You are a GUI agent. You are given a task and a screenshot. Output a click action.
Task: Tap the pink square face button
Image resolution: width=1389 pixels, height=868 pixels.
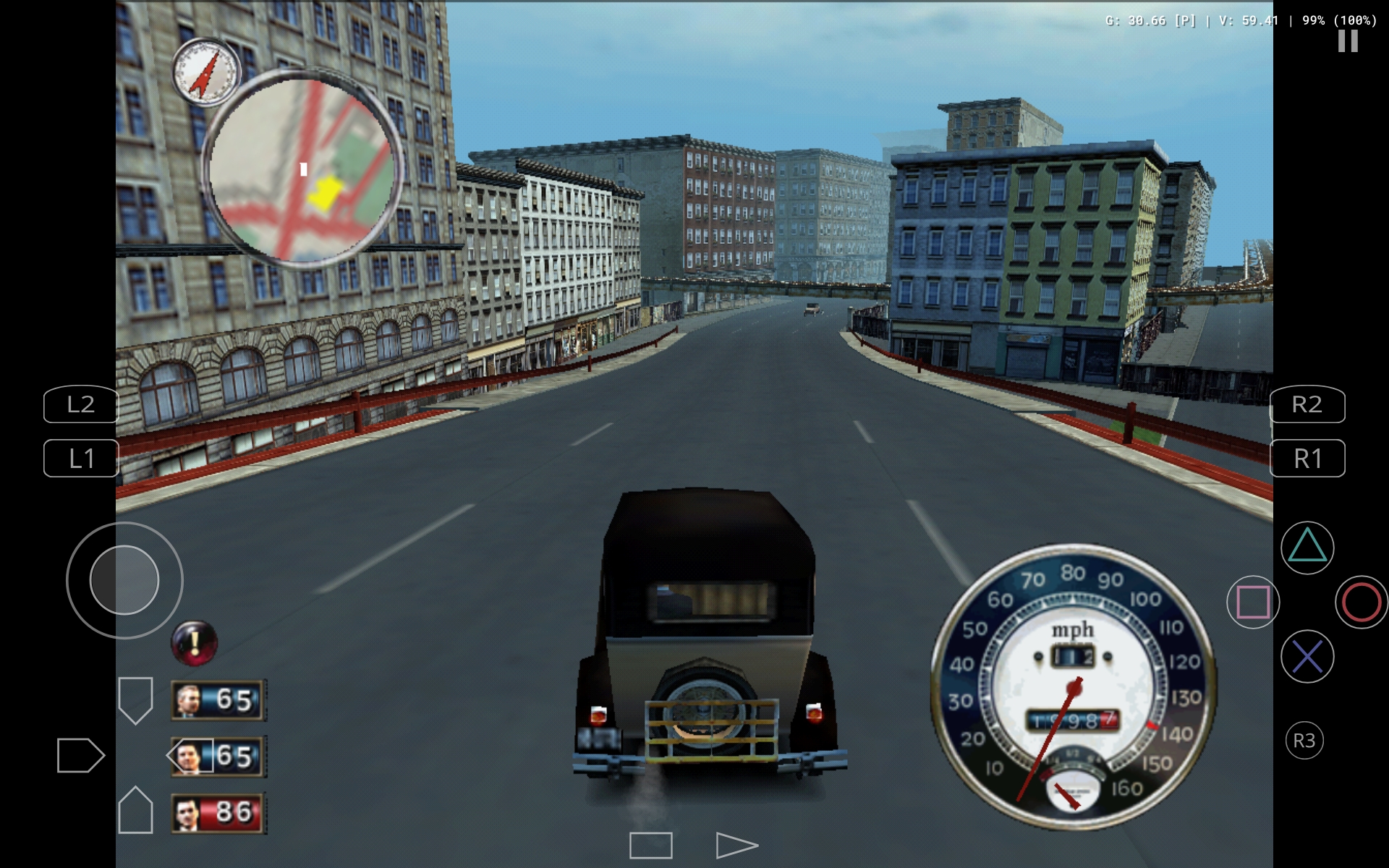coord(1252,602)
